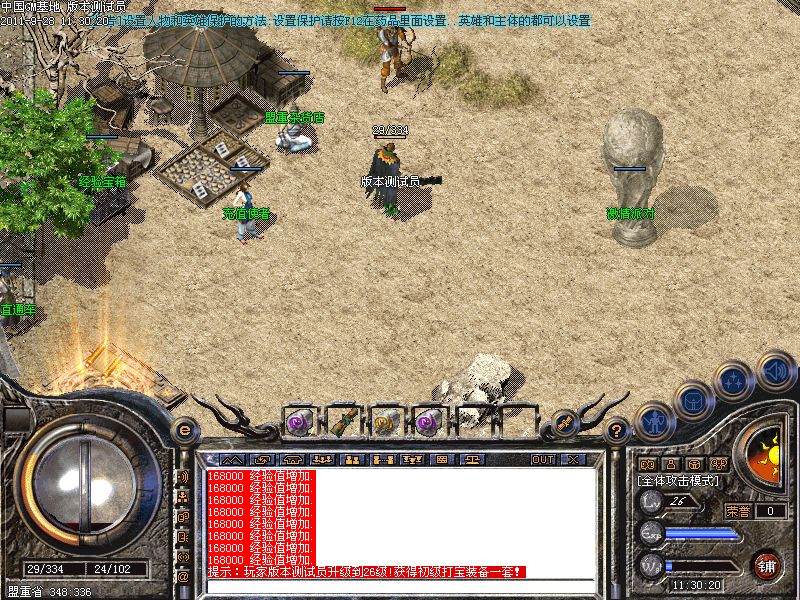Open the character equipment panel
This screenshot has width=800, height=600.
point(654,420)
